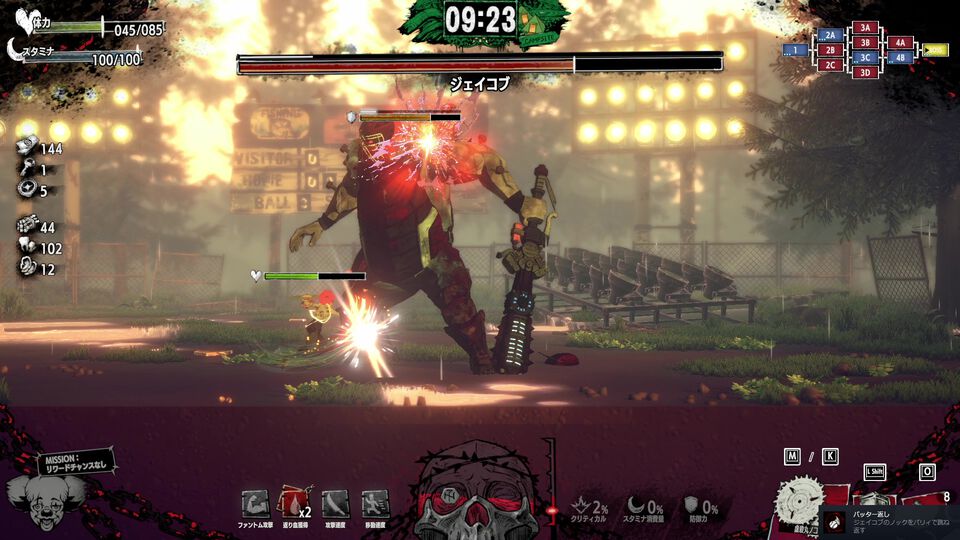
Task: Choose stage node 3D on the route map
Action: (x=865, y=72)
